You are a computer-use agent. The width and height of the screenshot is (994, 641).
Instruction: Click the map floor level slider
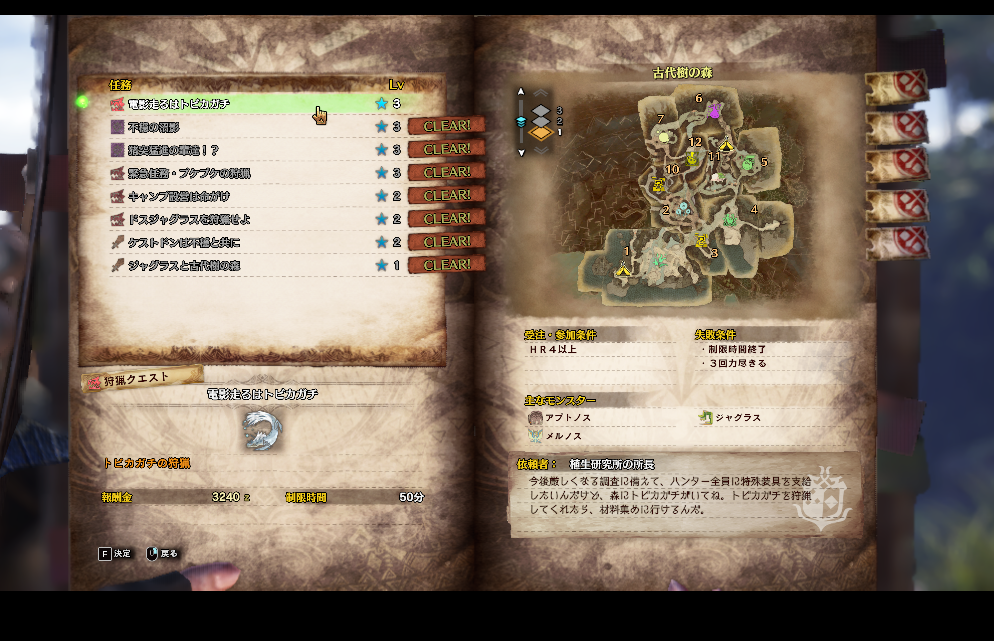coord(520,121)
